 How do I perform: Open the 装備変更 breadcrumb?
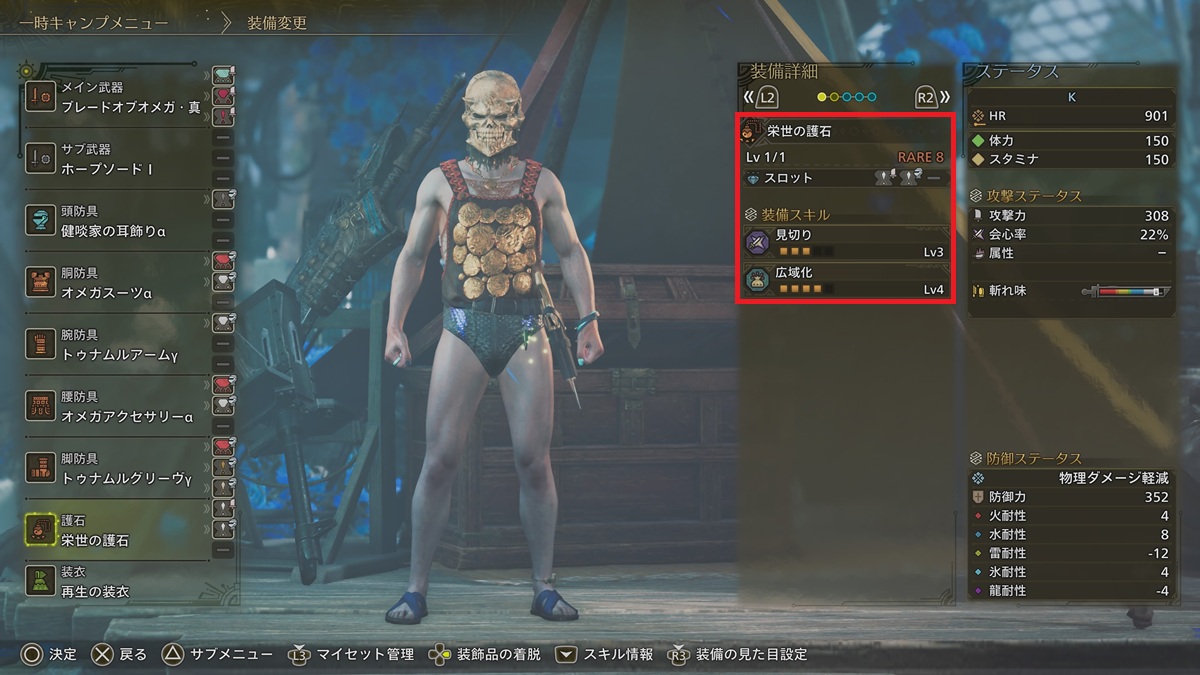point(277,22)
